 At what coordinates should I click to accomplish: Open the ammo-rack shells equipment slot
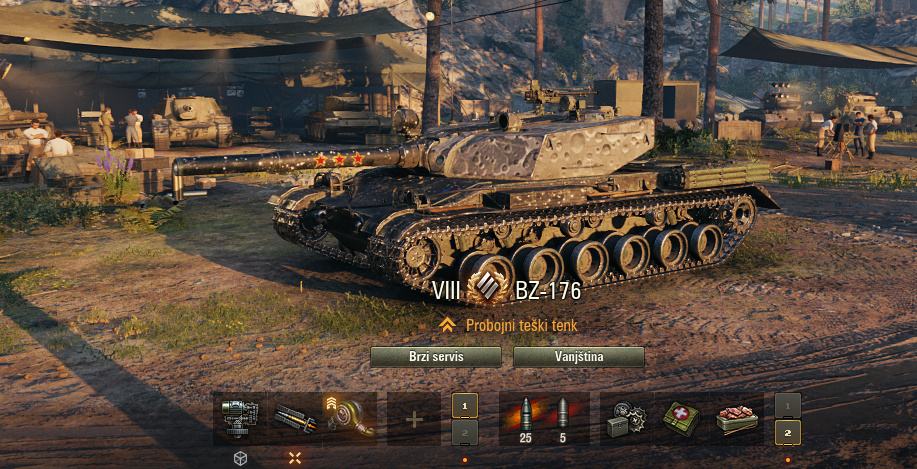[294, 417]
